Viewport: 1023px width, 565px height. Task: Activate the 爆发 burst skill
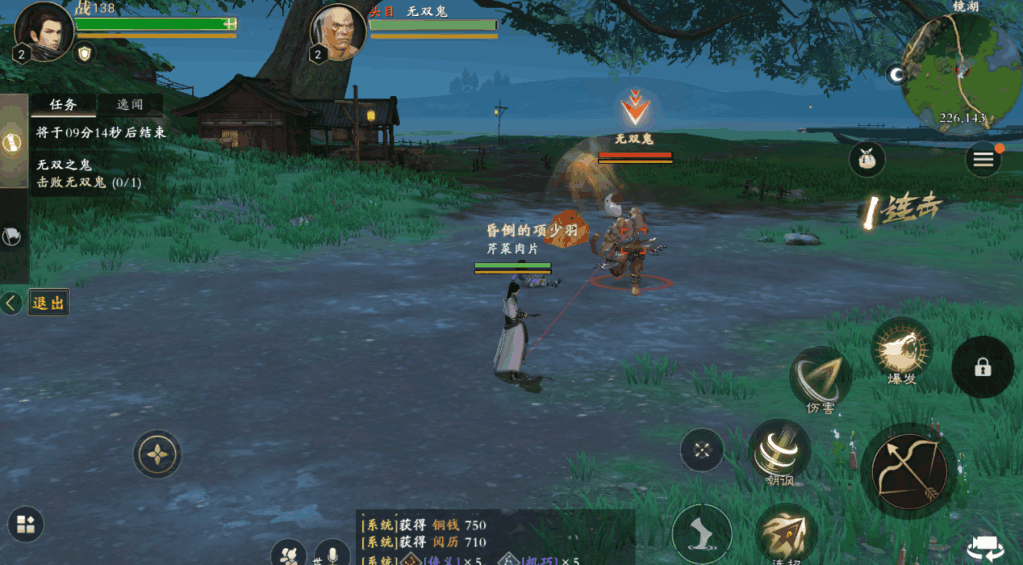tap(901, 350)
